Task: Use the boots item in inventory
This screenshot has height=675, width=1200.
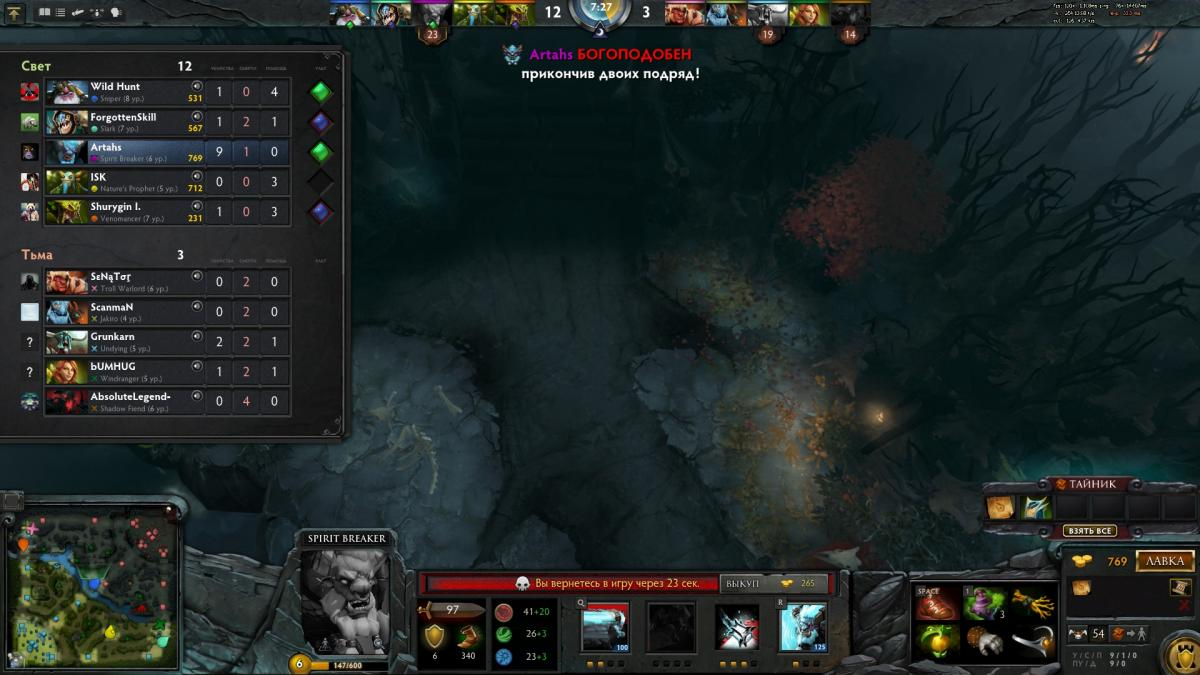Action: (x=937, y=603)
